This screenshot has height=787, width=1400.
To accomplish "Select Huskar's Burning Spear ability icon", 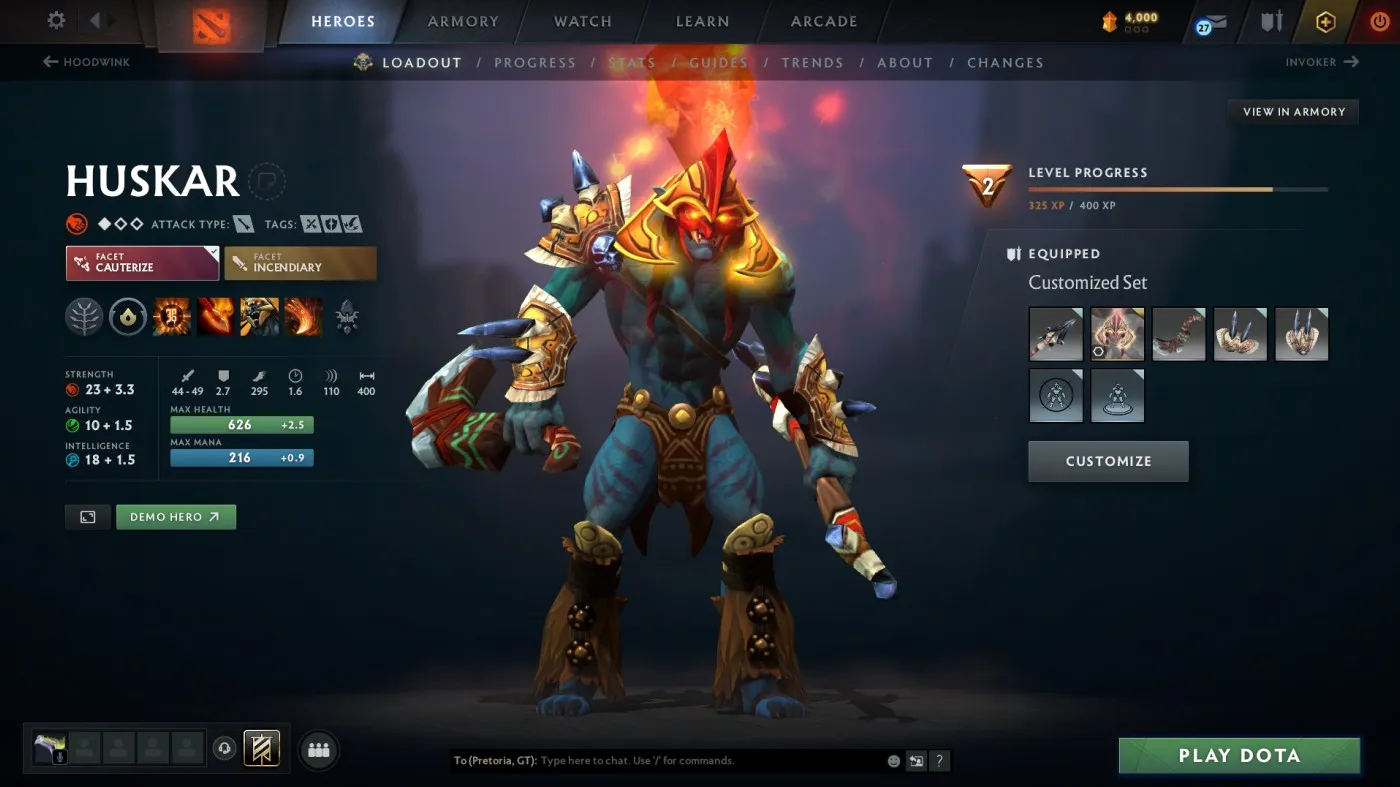I will 214,317.
